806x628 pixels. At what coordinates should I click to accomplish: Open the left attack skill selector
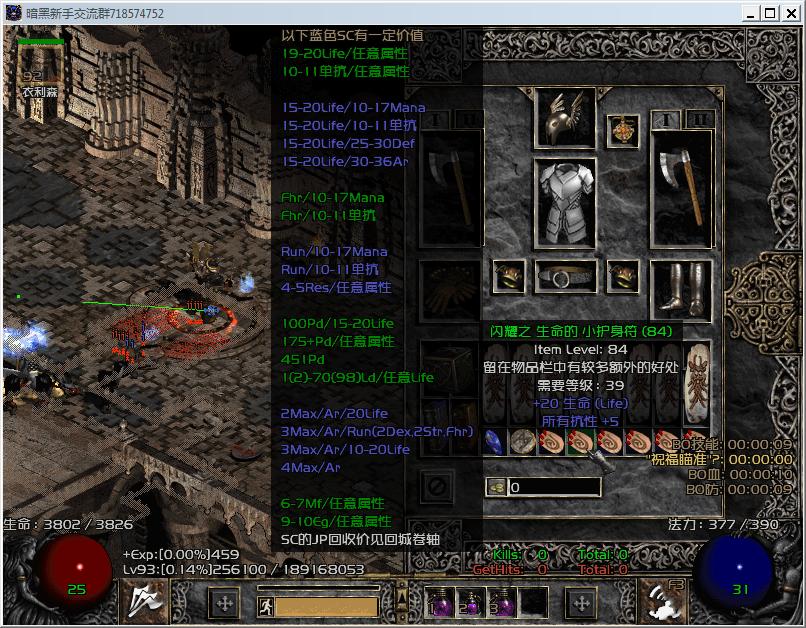143,601
